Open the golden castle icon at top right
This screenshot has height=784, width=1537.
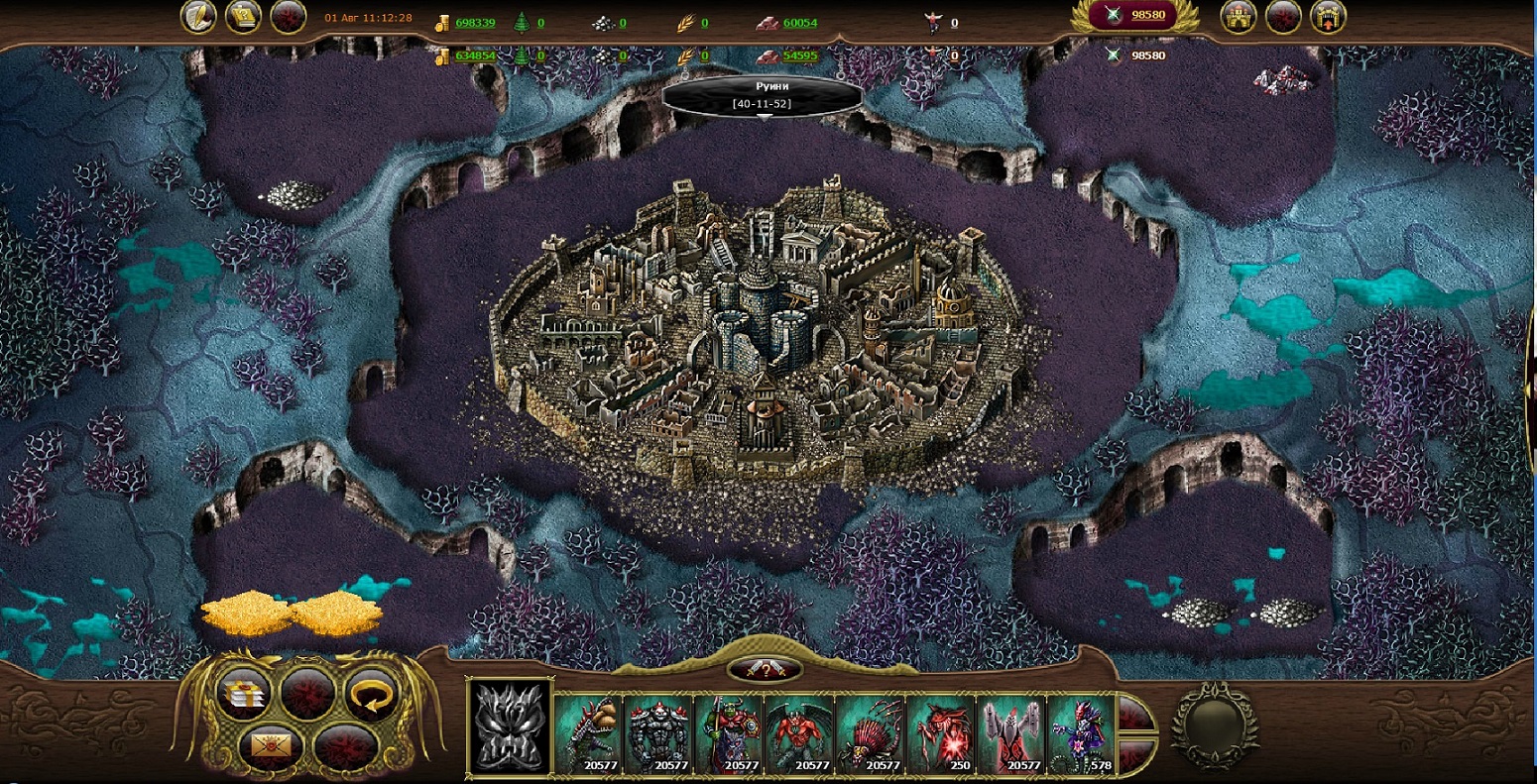(x=1239, y=17)
